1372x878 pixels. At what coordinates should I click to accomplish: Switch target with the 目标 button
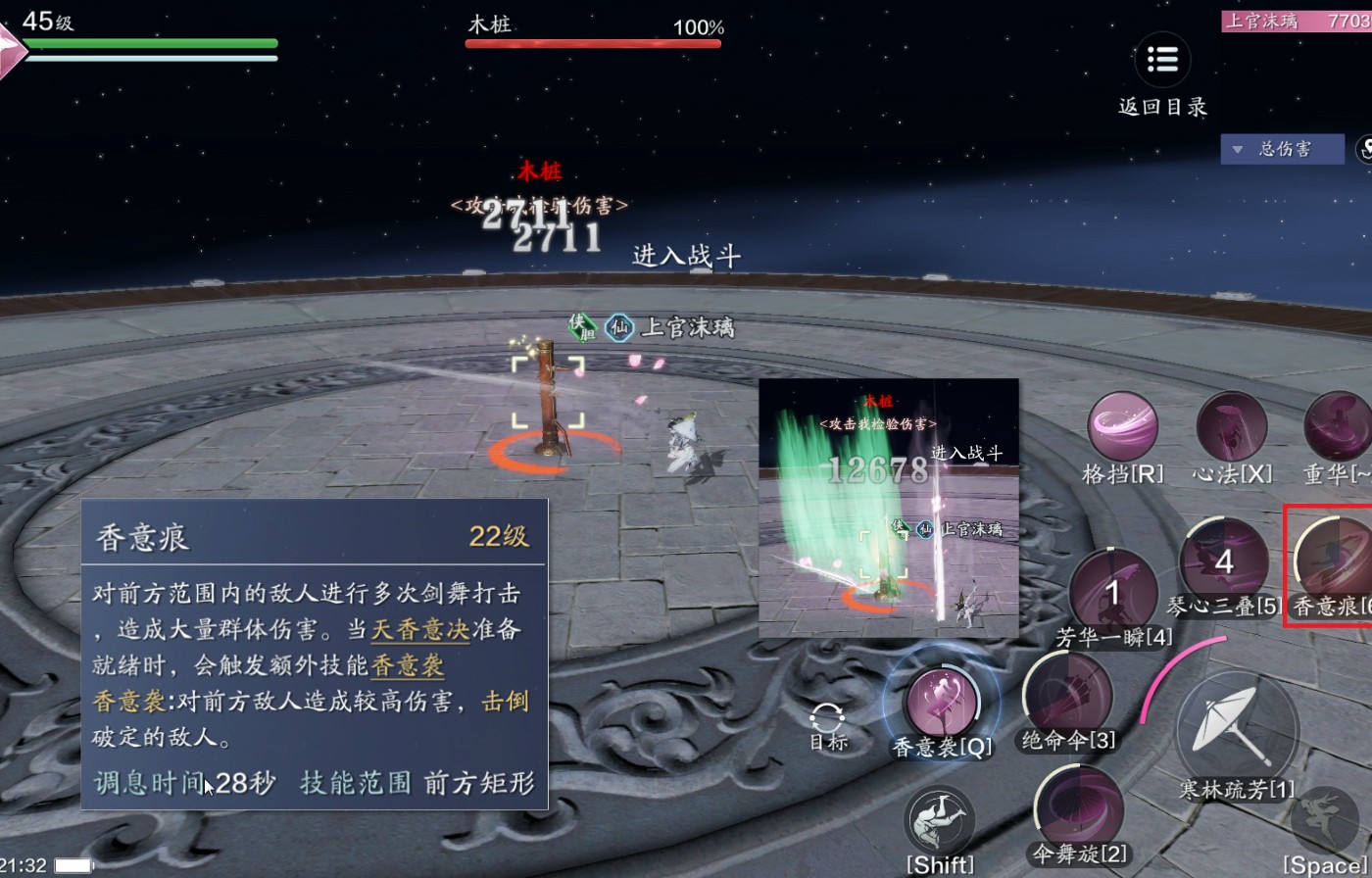pyautogui.click(x=828, y=725)
